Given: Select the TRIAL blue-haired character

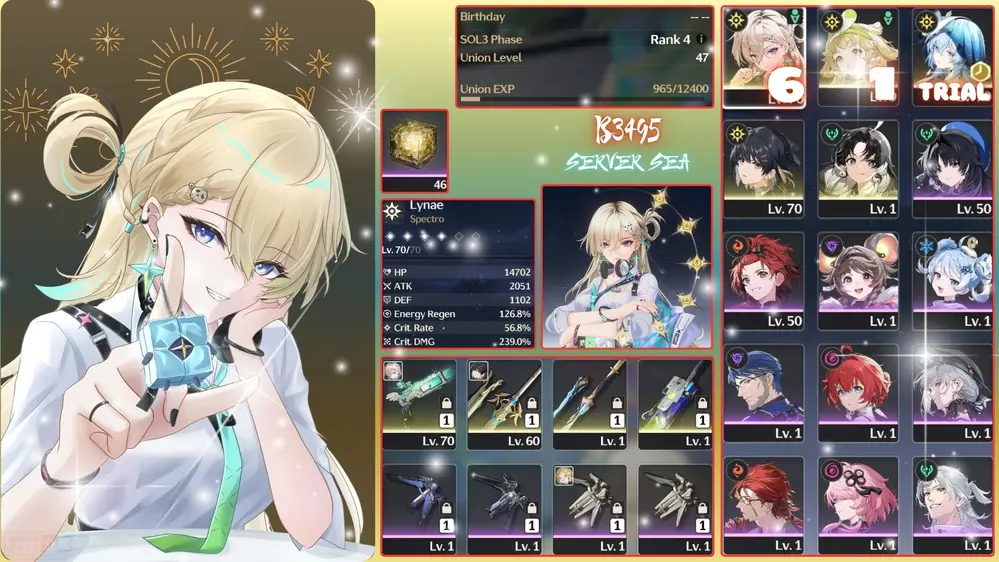Looking at the screenshot, I should 952,58.
